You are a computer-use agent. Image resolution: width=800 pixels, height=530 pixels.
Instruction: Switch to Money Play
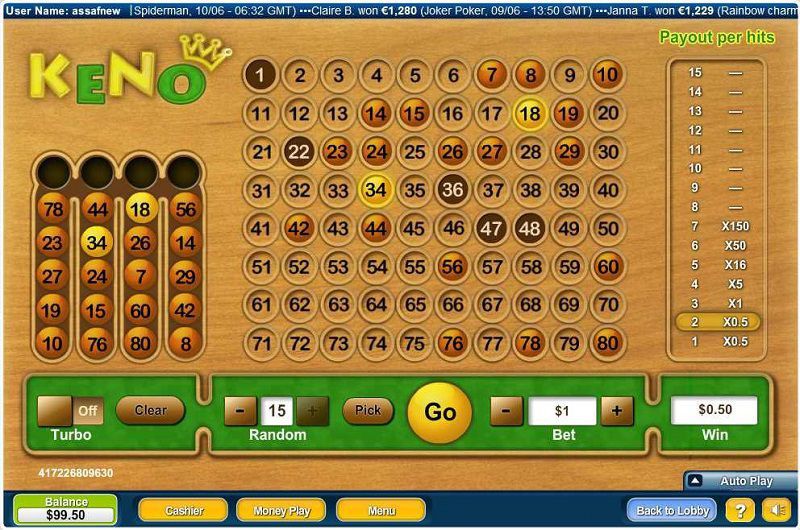[x=281, y=510]
